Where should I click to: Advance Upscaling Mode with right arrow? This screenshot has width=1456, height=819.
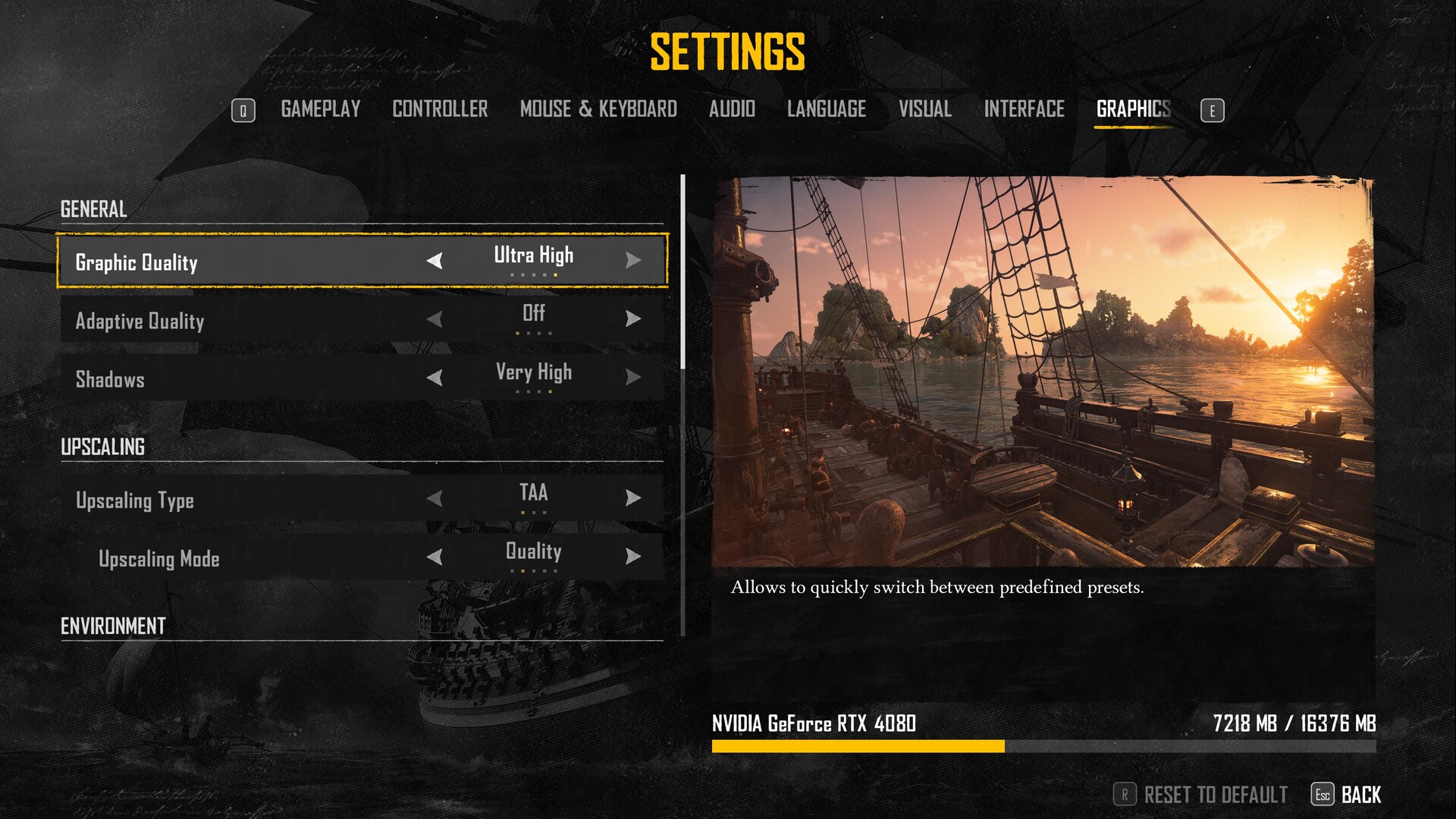[x=633, y=557]
